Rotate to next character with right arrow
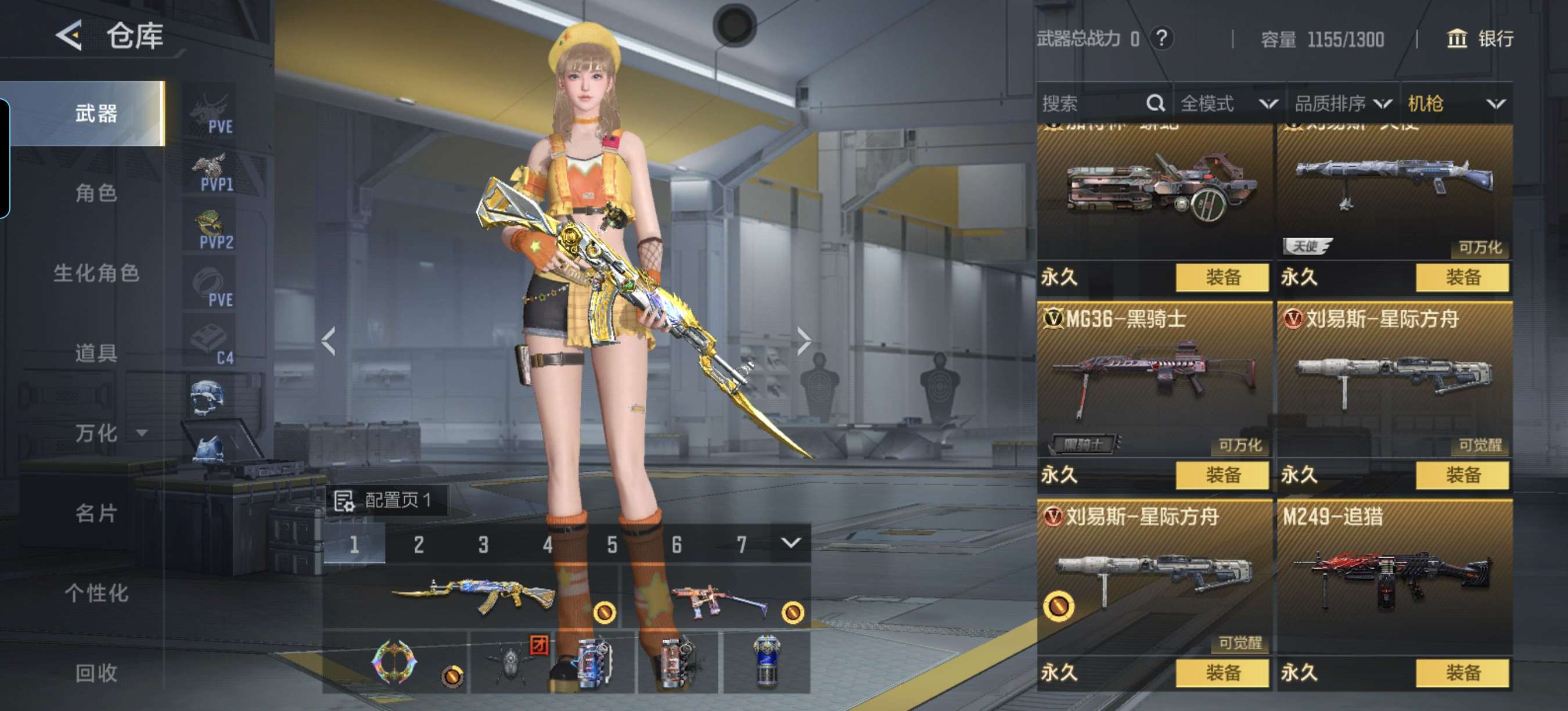 [x=804, y=341]
